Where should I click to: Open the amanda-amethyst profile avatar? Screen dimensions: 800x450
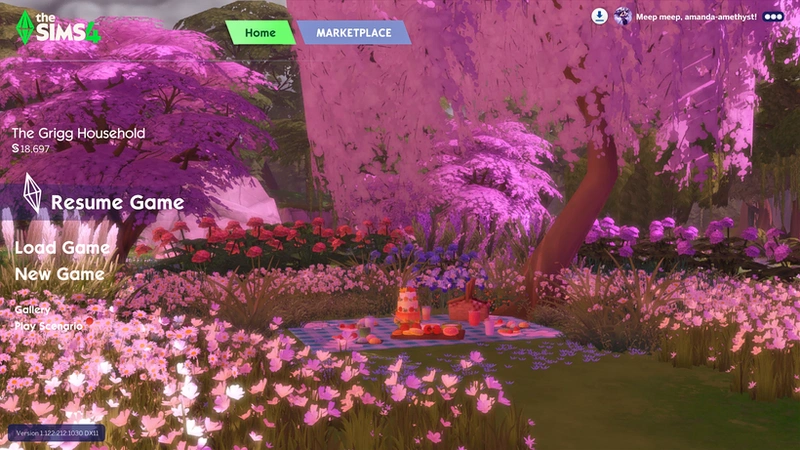[623, 16]
